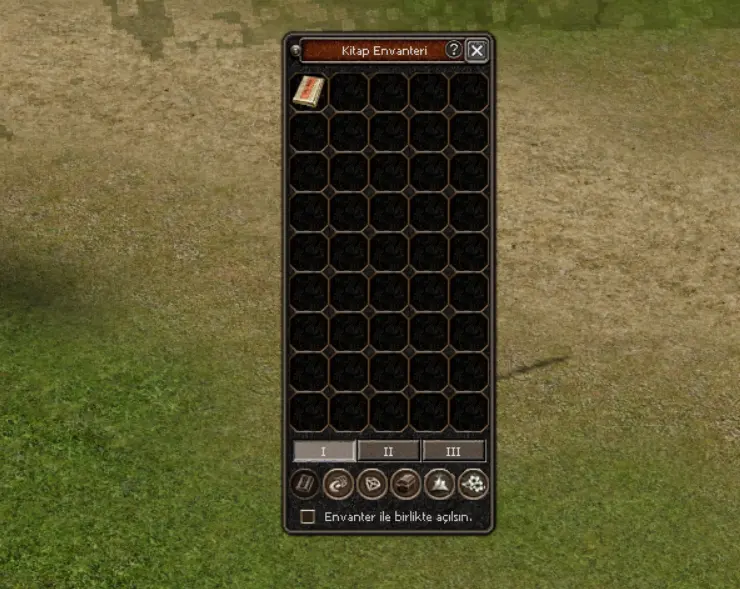The height and width of the screenshot is (589, 740).
Task: Select the book item in the inventory
Action: coord(309,91)
